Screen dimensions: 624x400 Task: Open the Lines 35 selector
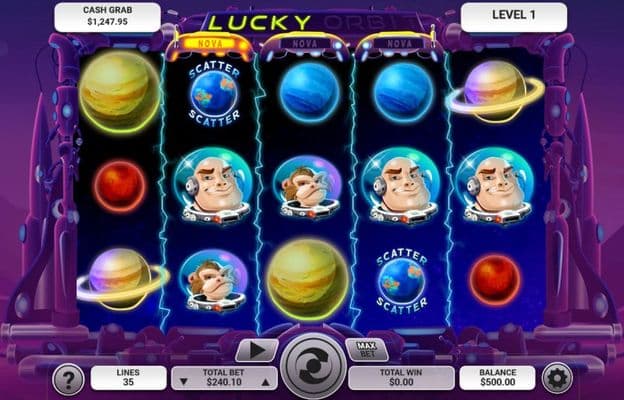[128, 377]
